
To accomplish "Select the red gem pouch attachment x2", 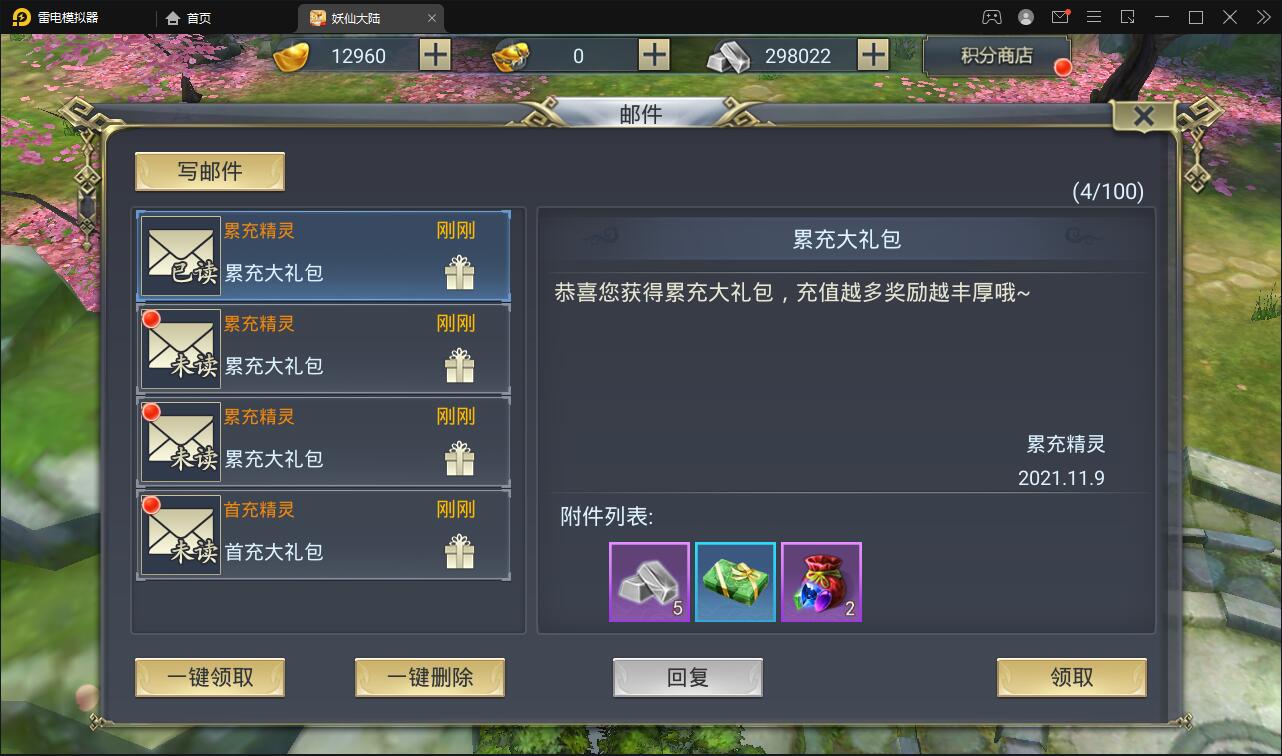I will click(x=821, y=582).
